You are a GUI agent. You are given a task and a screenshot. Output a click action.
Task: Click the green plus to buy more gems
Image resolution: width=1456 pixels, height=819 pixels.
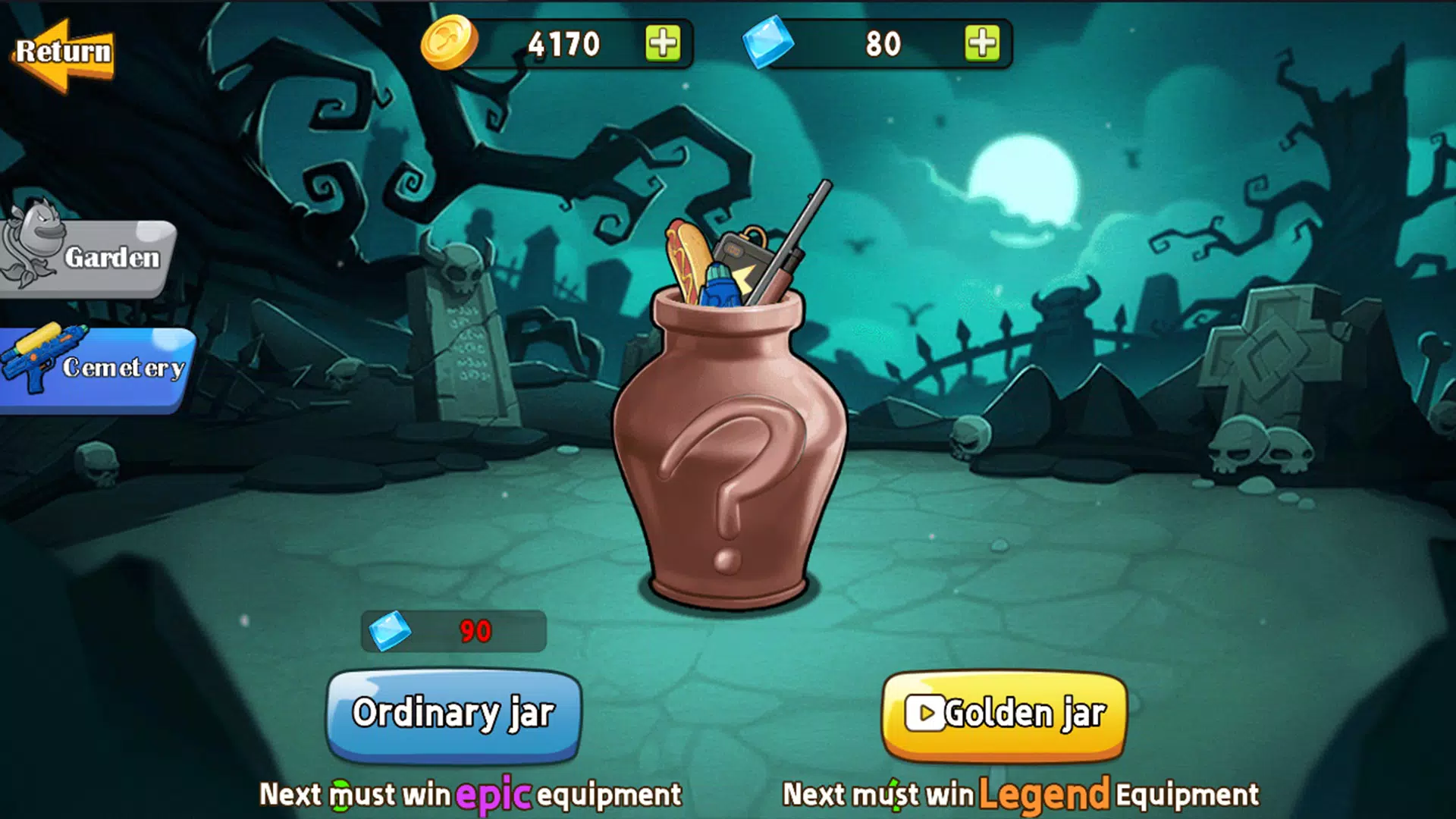pos(984,43)
